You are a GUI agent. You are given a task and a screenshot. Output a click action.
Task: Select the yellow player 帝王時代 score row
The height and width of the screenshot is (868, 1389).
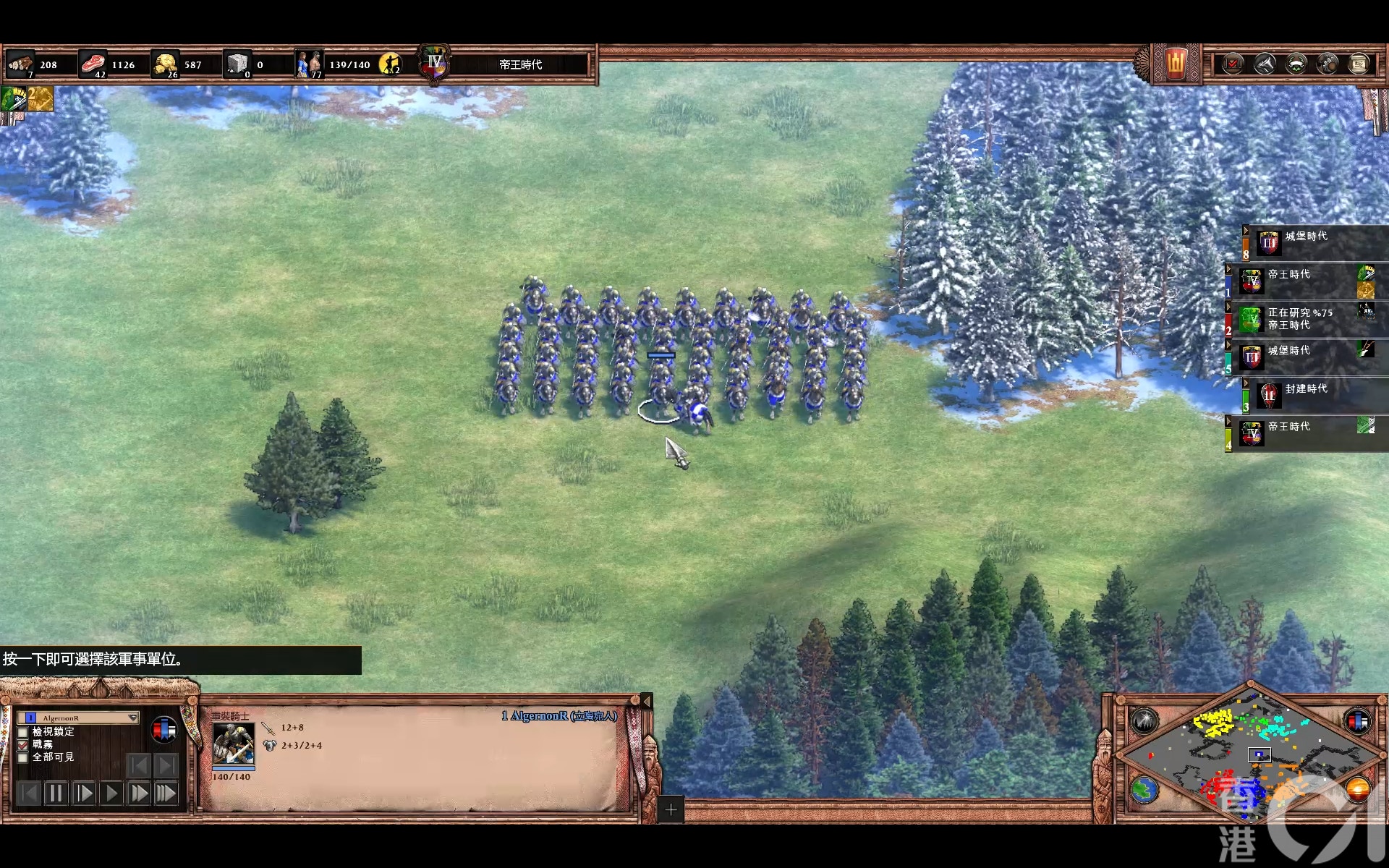coord(1302,433)
